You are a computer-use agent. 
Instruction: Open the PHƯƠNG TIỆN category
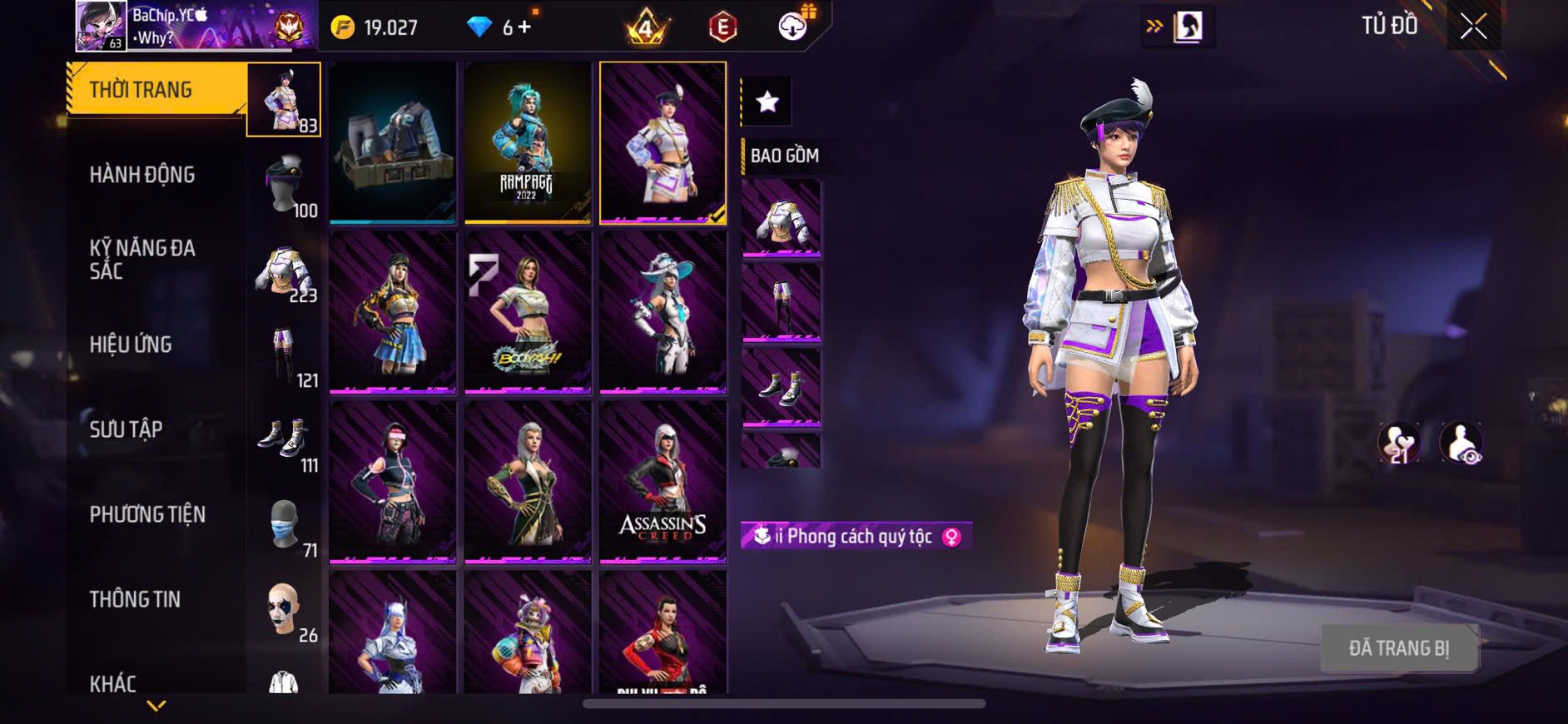tap(147, 514)
